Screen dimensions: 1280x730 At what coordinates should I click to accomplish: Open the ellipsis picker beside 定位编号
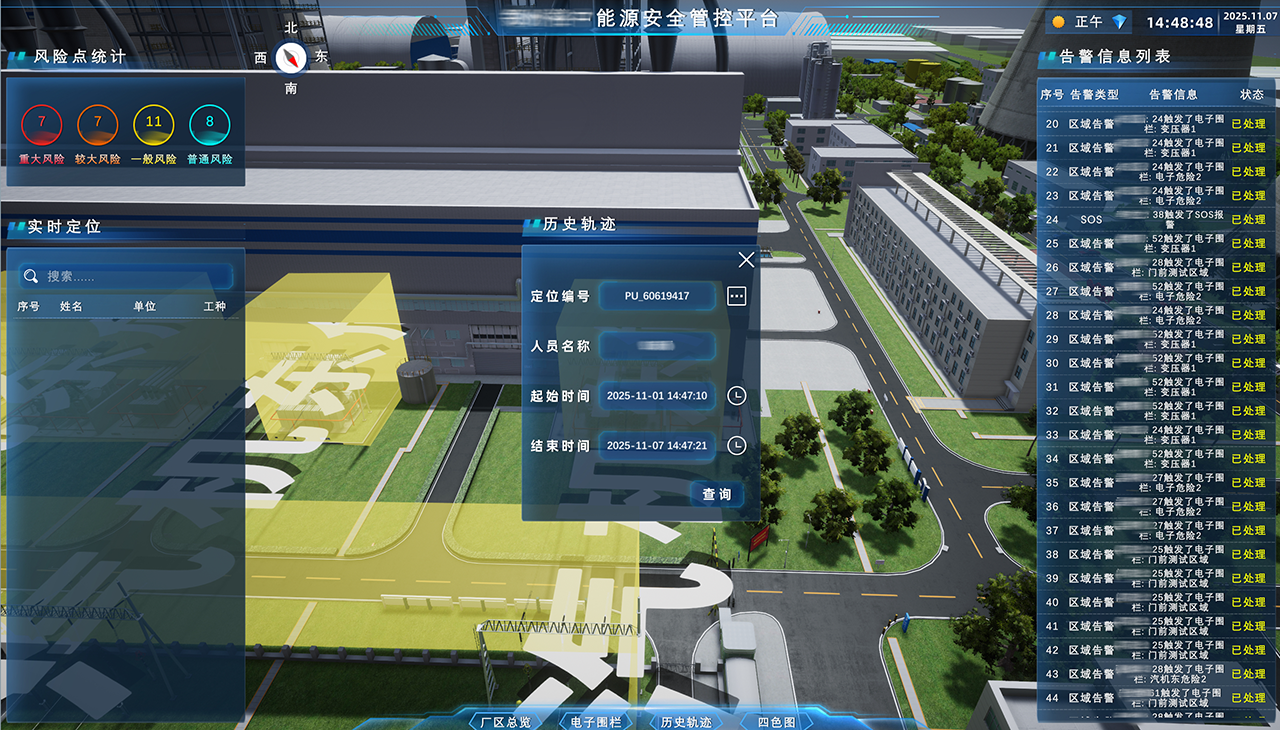pos(737,296)
